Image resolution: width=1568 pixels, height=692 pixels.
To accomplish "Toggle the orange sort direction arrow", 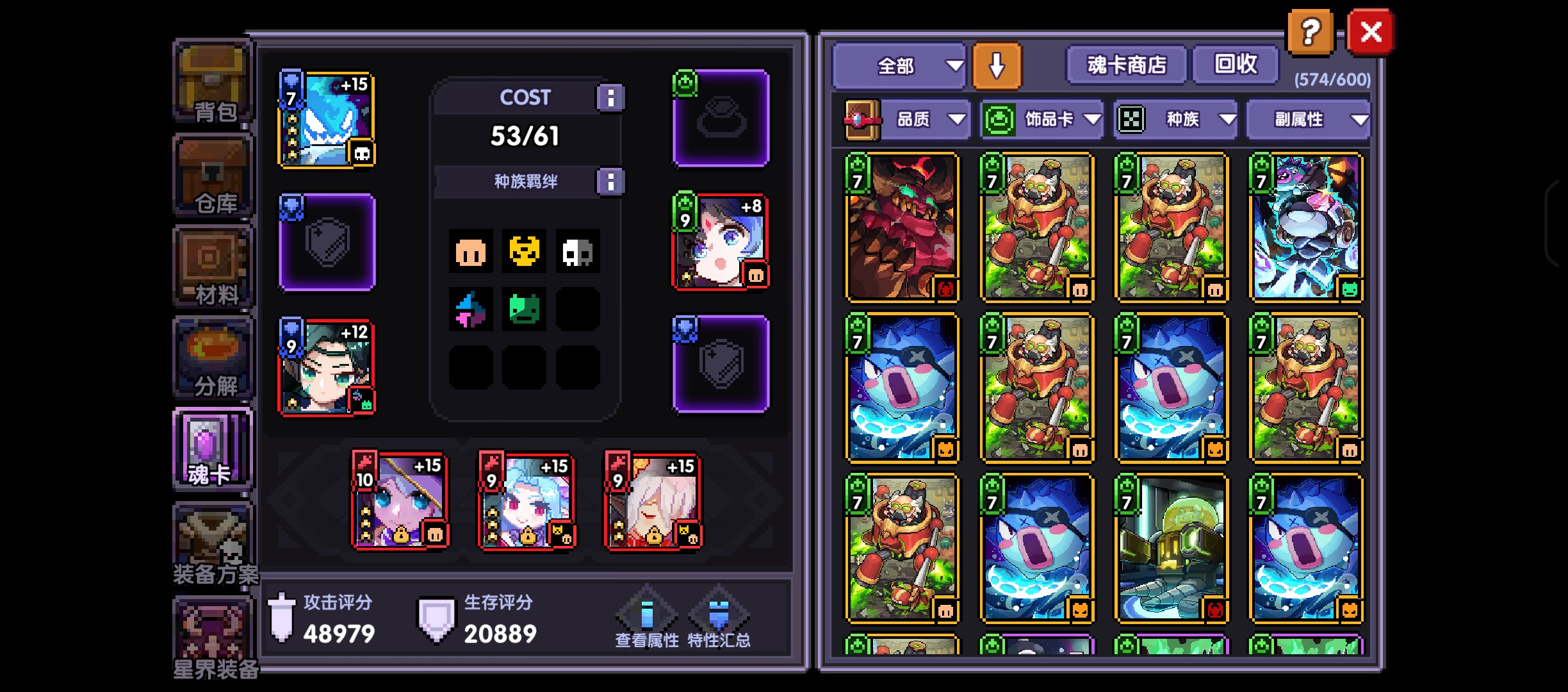I will pos(997,66).
